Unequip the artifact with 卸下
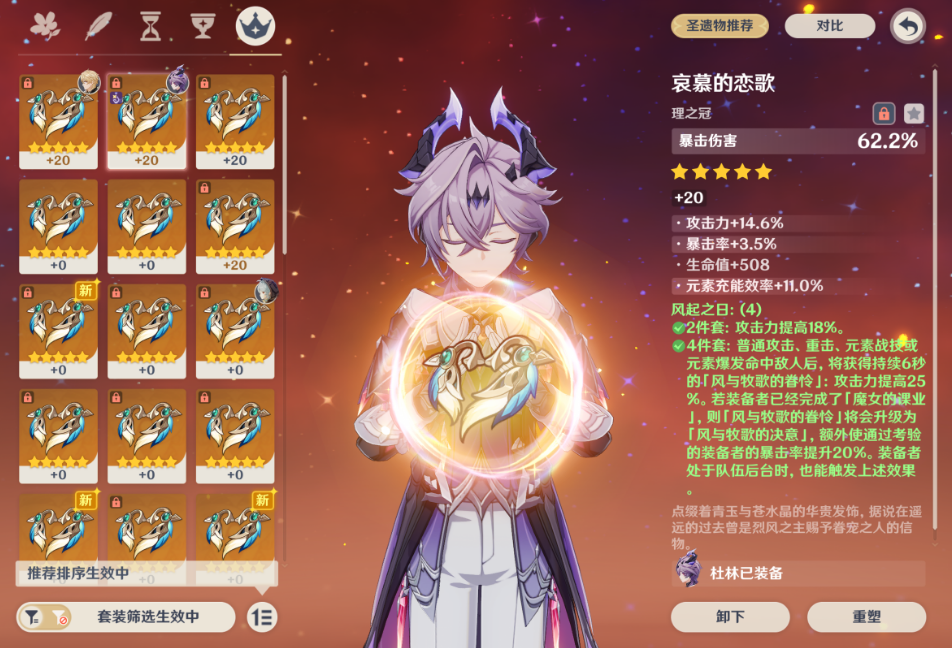 pos(730,617)
